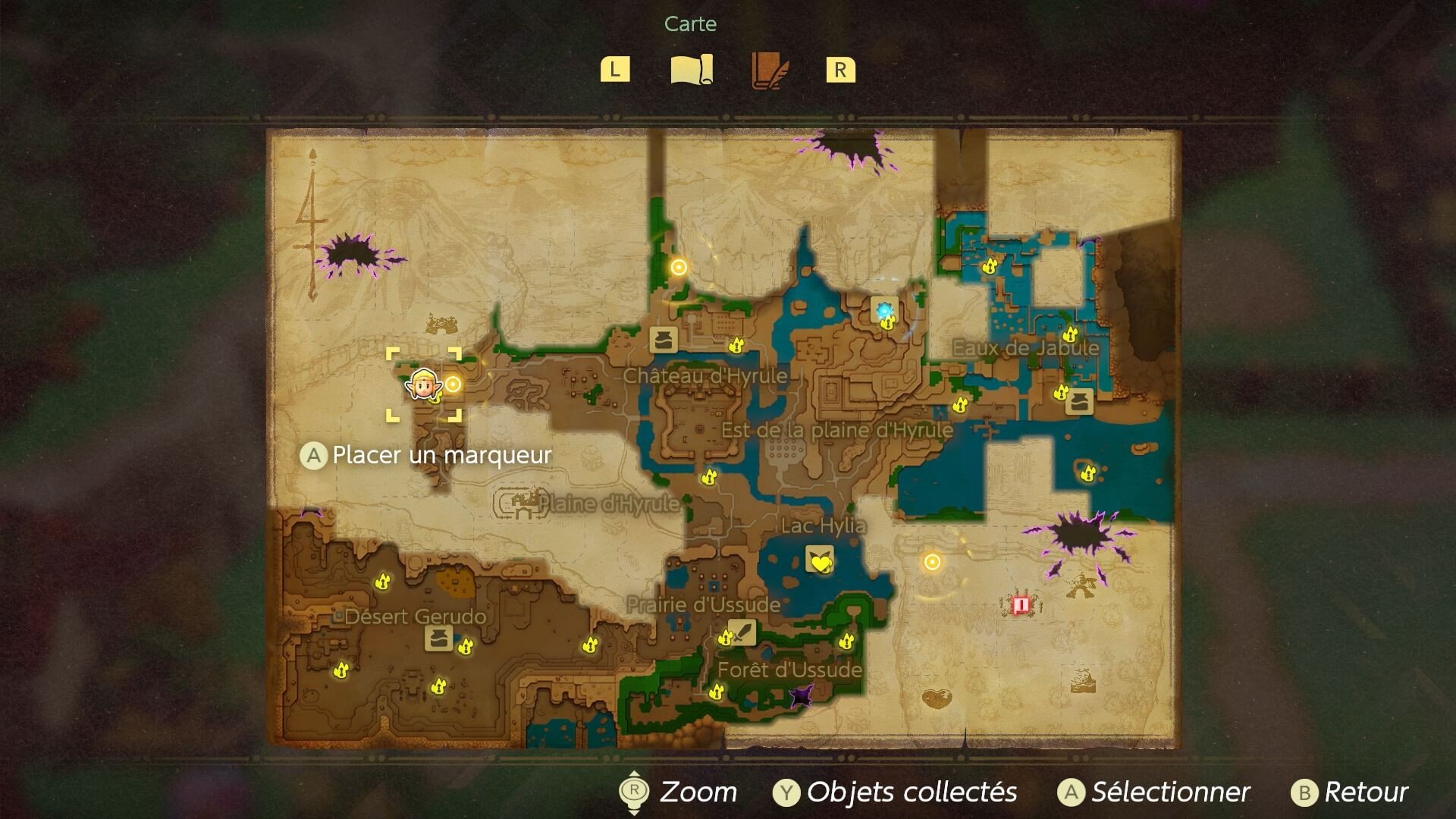Choose the waypoint stamp in Eaux de Jabule
Screen dimensions: 1456x819
pyautogui.click(x=1079, y=402)
